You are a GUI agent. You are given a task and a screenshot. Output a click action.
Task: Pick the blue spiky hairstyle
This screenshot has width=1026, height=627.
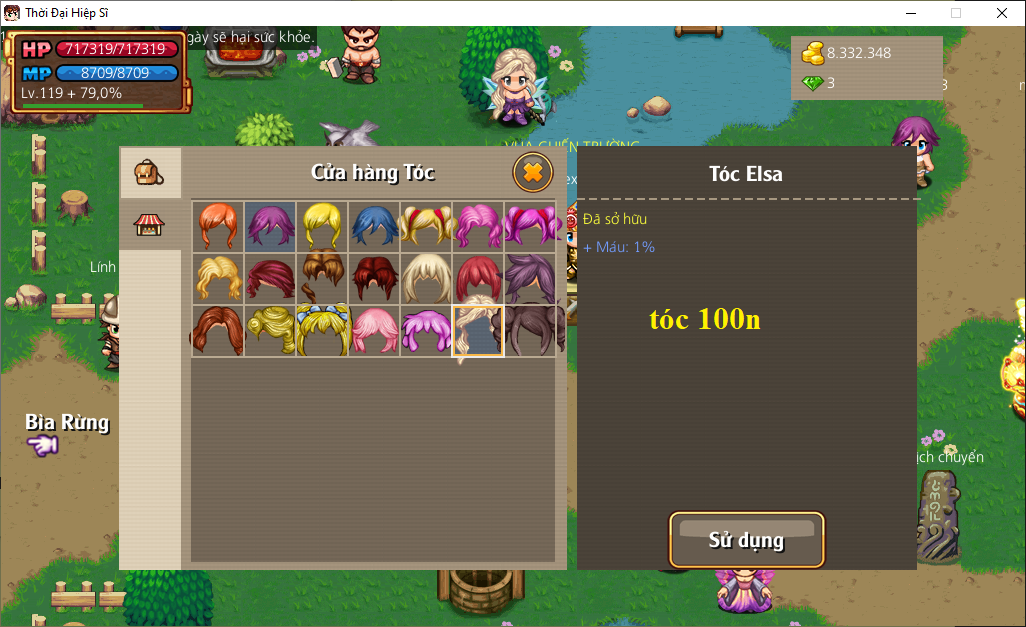point(374,226)
